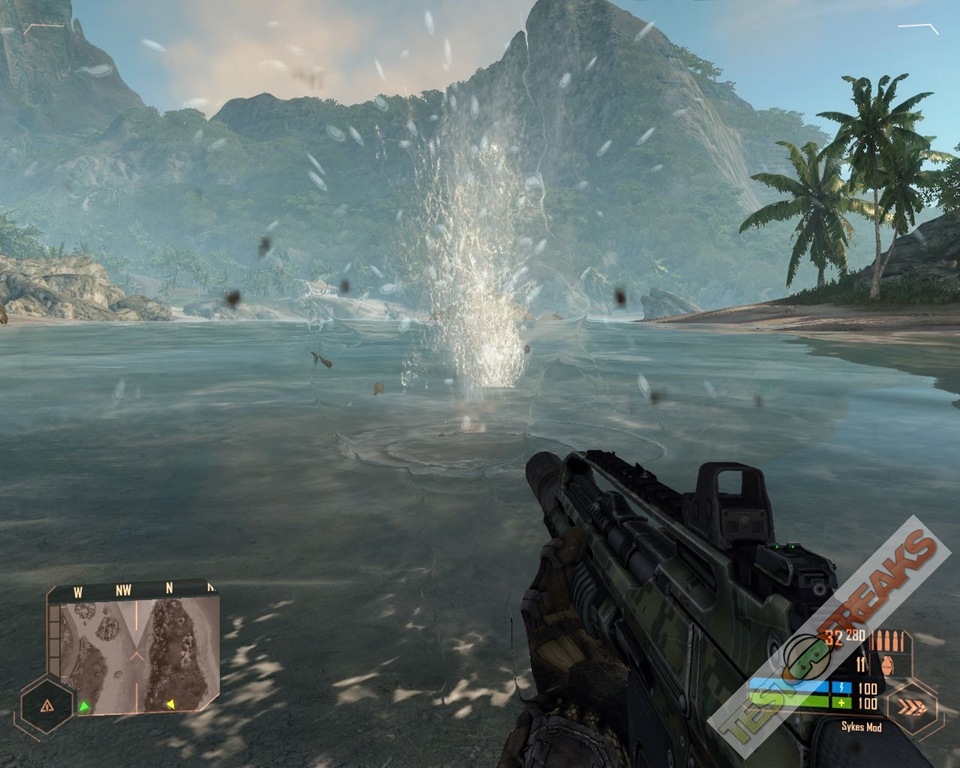Select the warning triangle hexagon icon
Screen dimensions: 960x768
(x=46, y=705)
